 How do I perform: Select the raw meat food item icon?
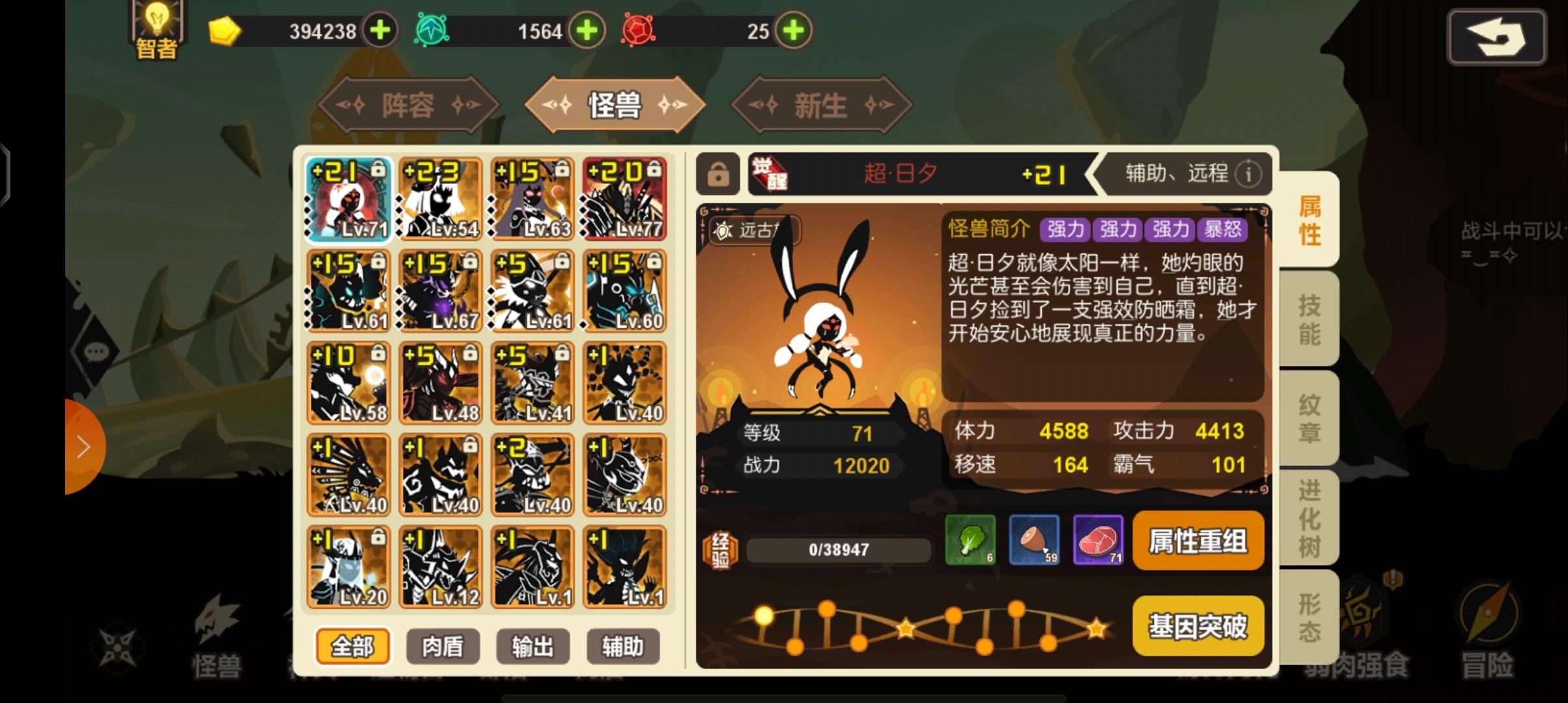1097,540
